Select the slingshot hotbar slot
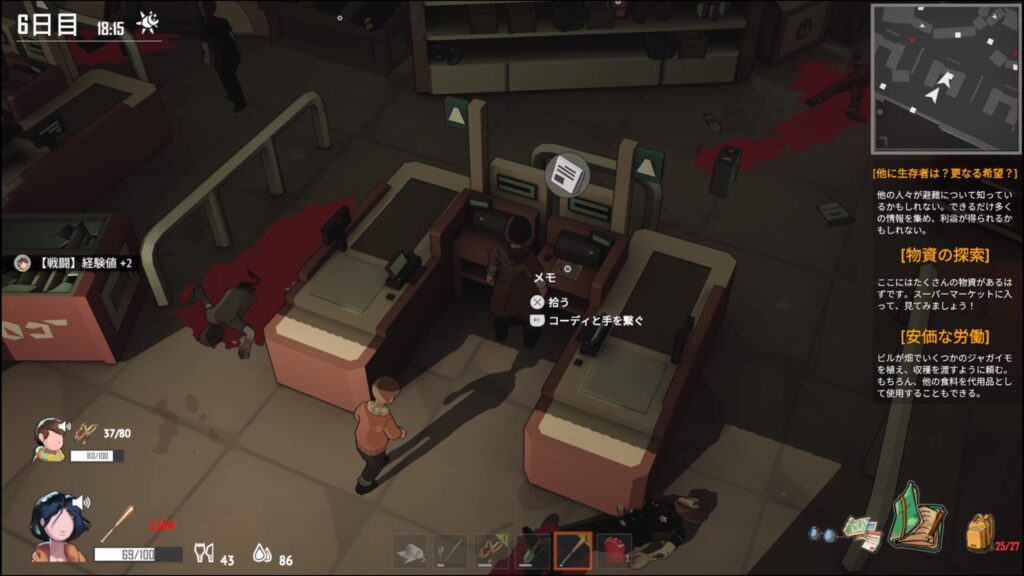1024x576 pixels. point(491,551)
